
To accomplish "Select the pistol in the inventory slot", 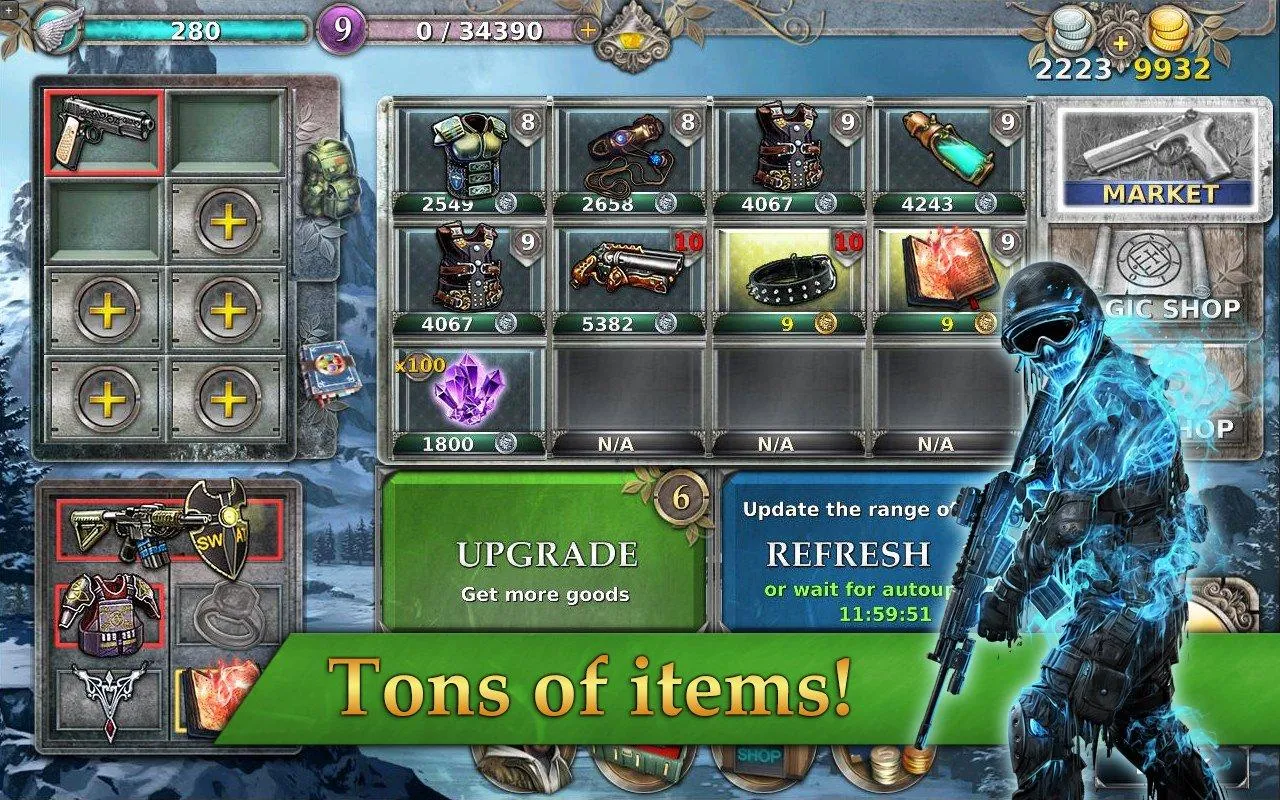I will point(104,132).
